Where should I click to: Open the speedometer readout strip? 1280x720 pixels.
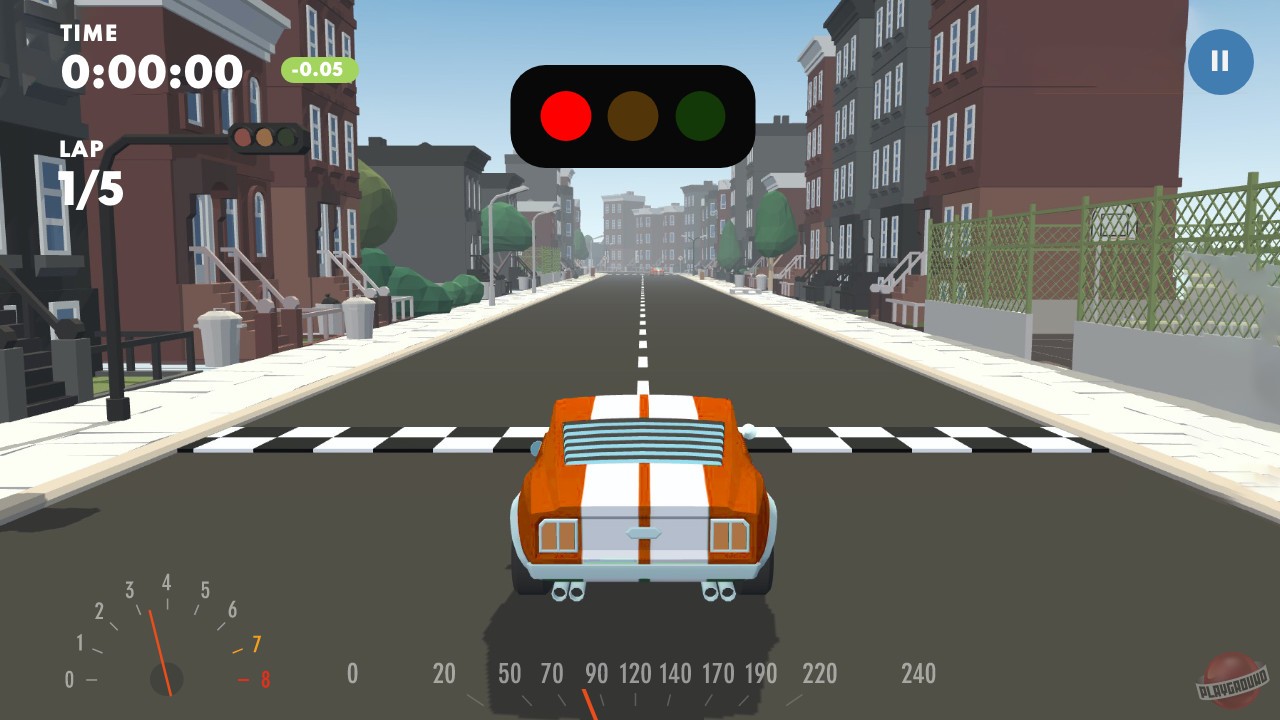[x=635, y=675]
